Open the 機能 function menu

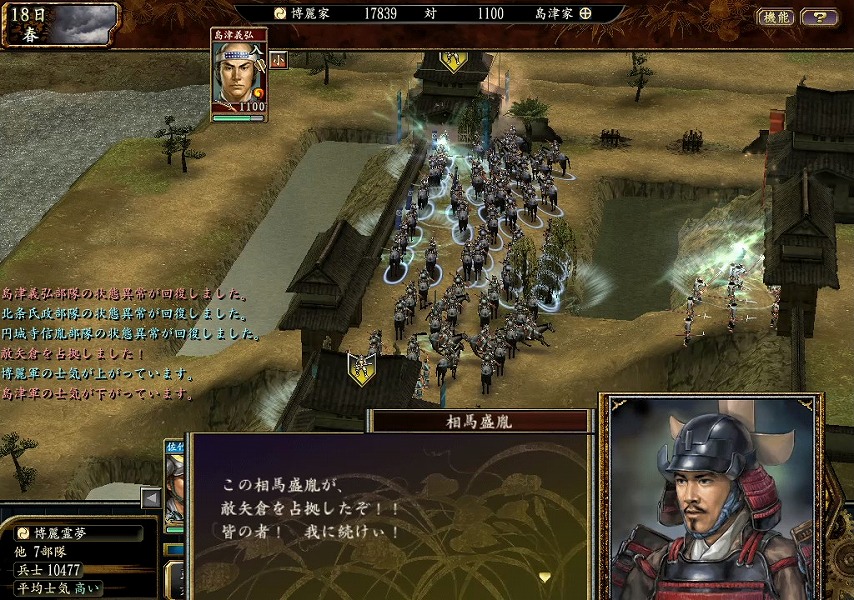pyautogui.click(x=775, y=17)
